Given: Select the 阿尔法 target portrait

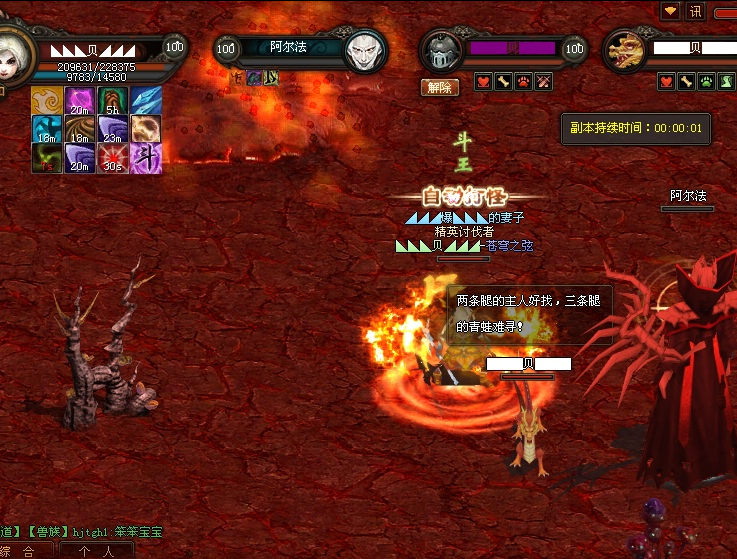Looking at the screenshot, I should click(366, 50).
